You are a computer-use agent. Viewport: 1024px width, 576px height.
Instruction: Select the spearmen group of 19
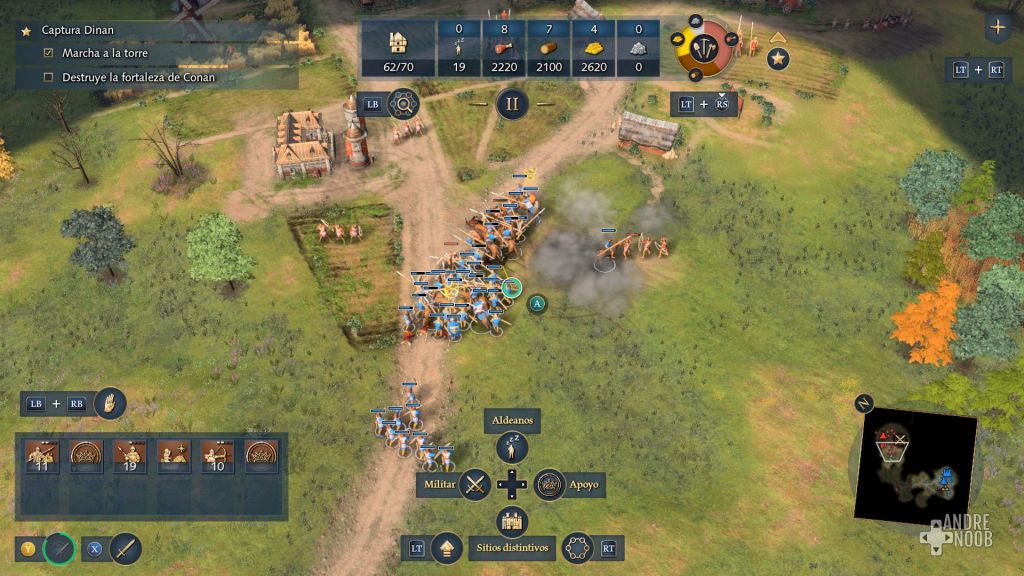click(x=130, y=456)
